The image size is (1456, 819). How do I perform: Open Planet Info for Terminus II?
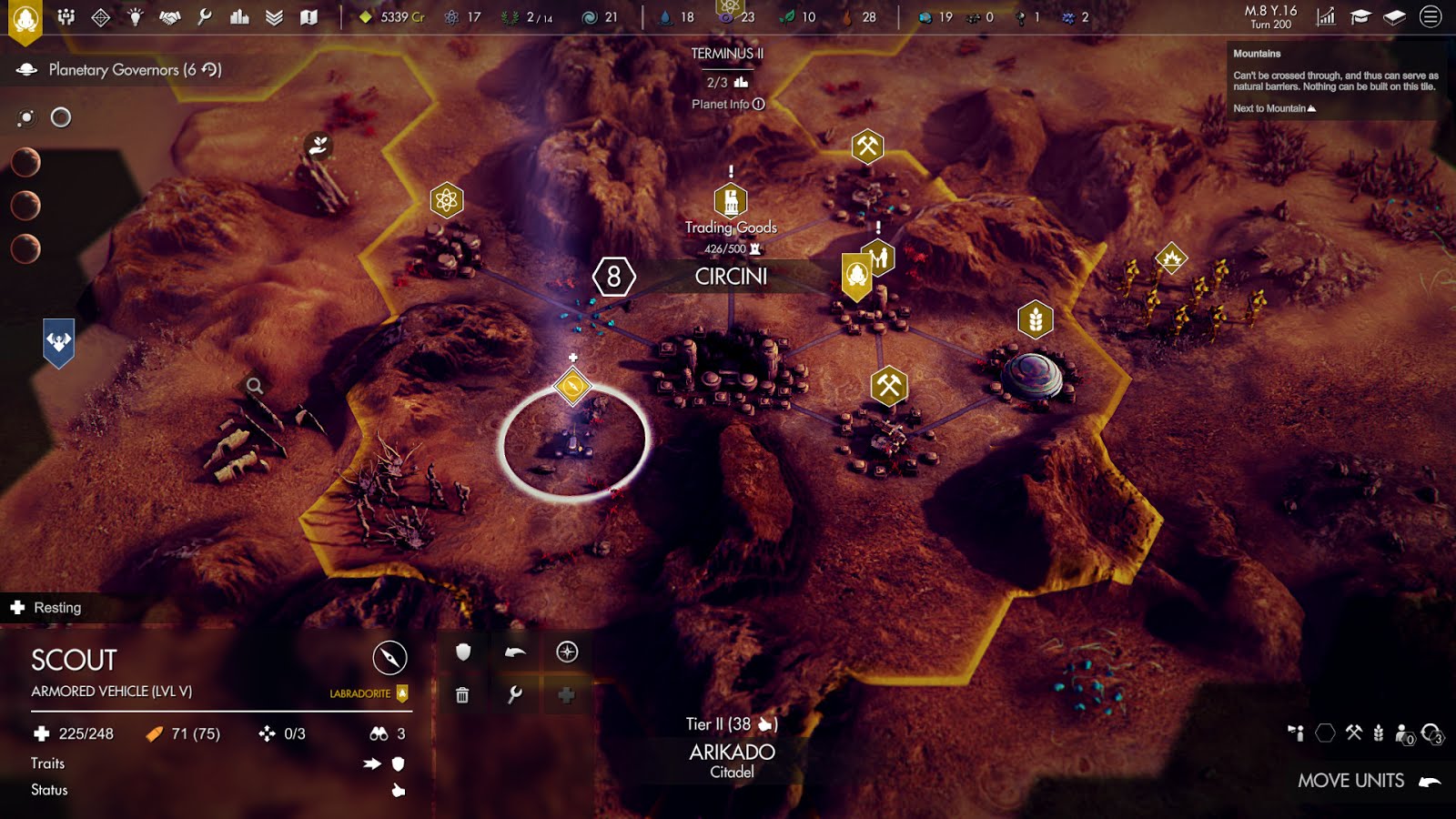[x=727, y=105]
